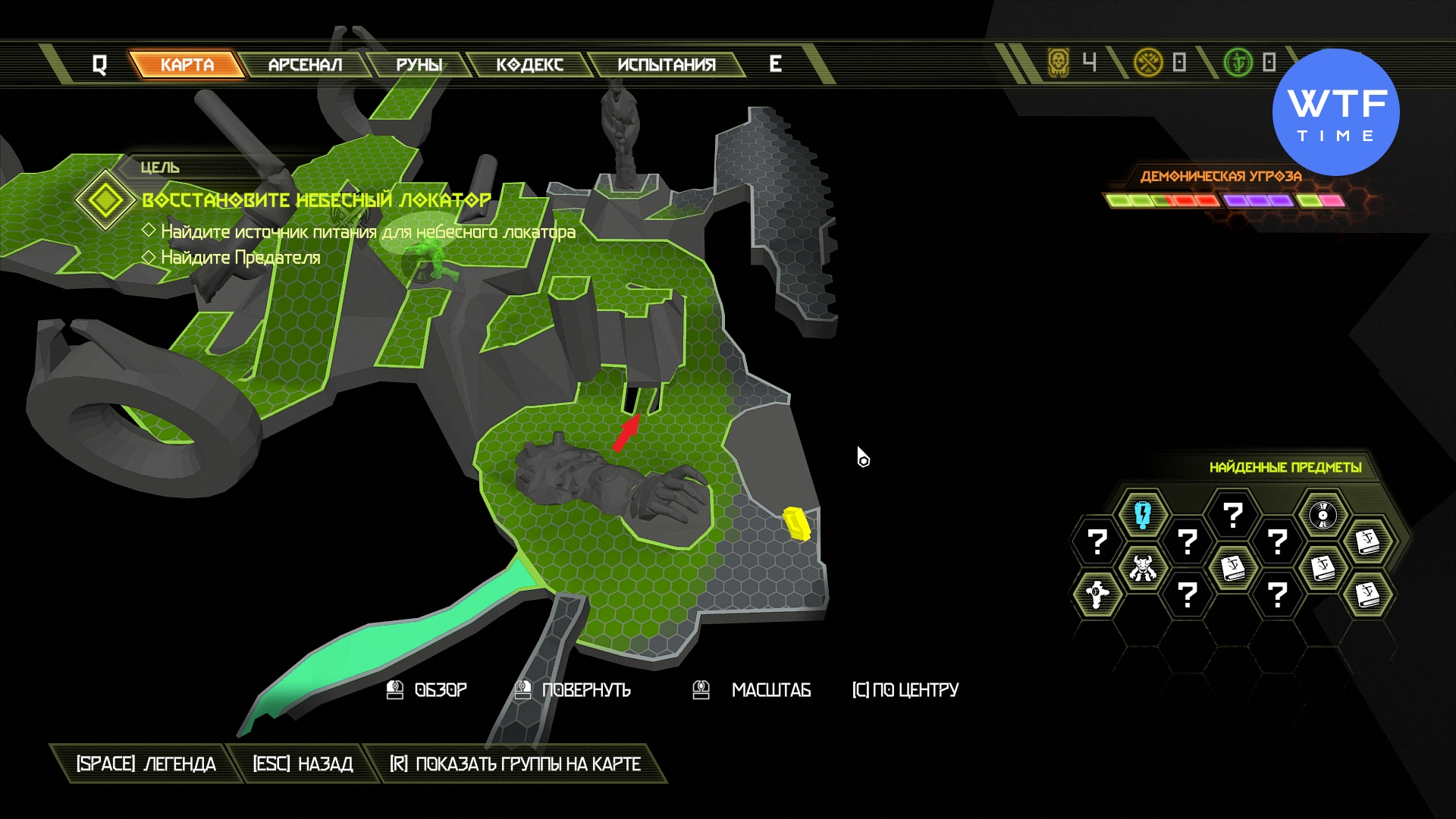Click the WTF Time channel logo
1456x819 pixels.
1336,112
